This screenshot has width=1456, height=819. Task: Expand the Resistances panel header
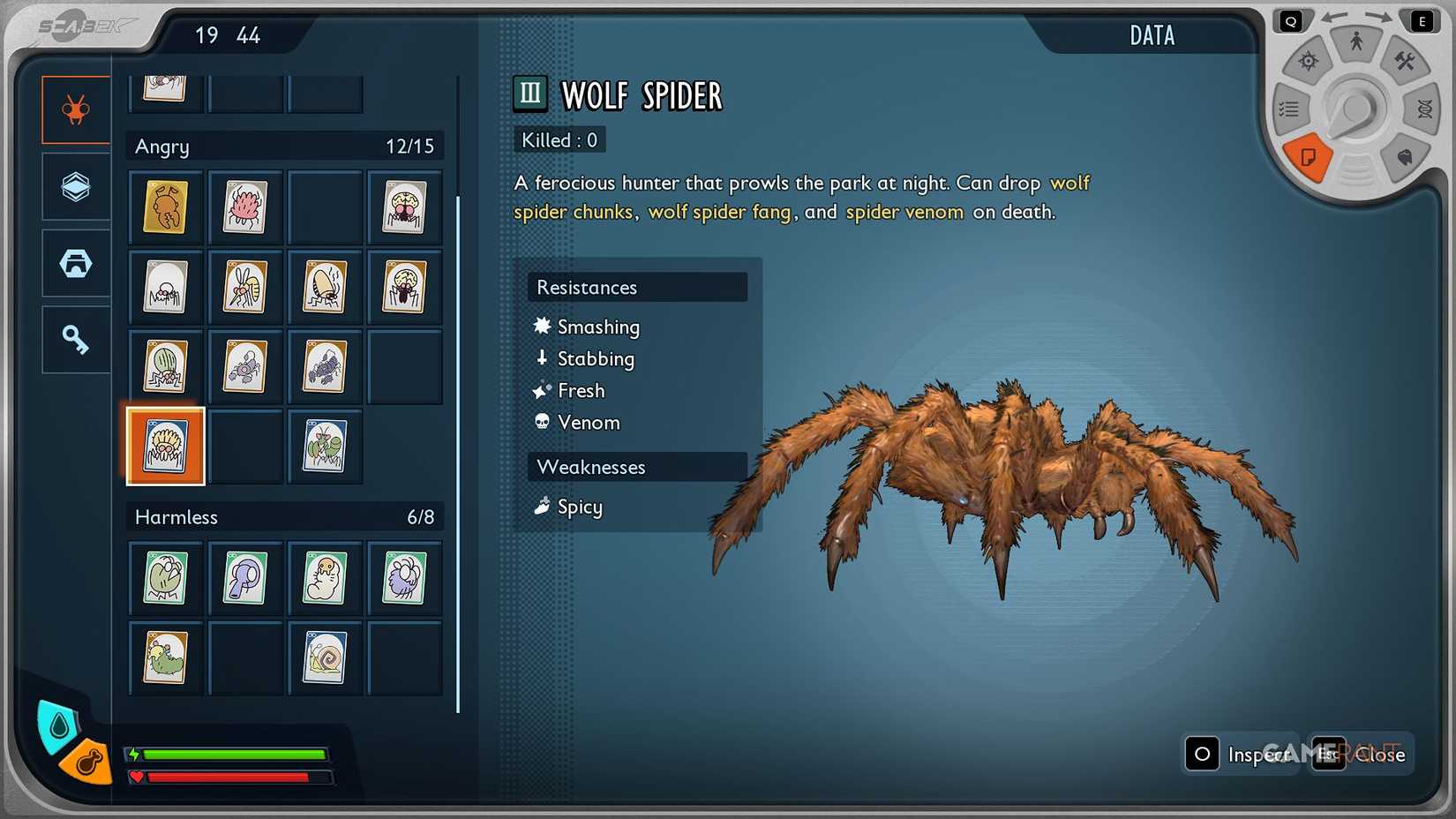tap(637, 287)
